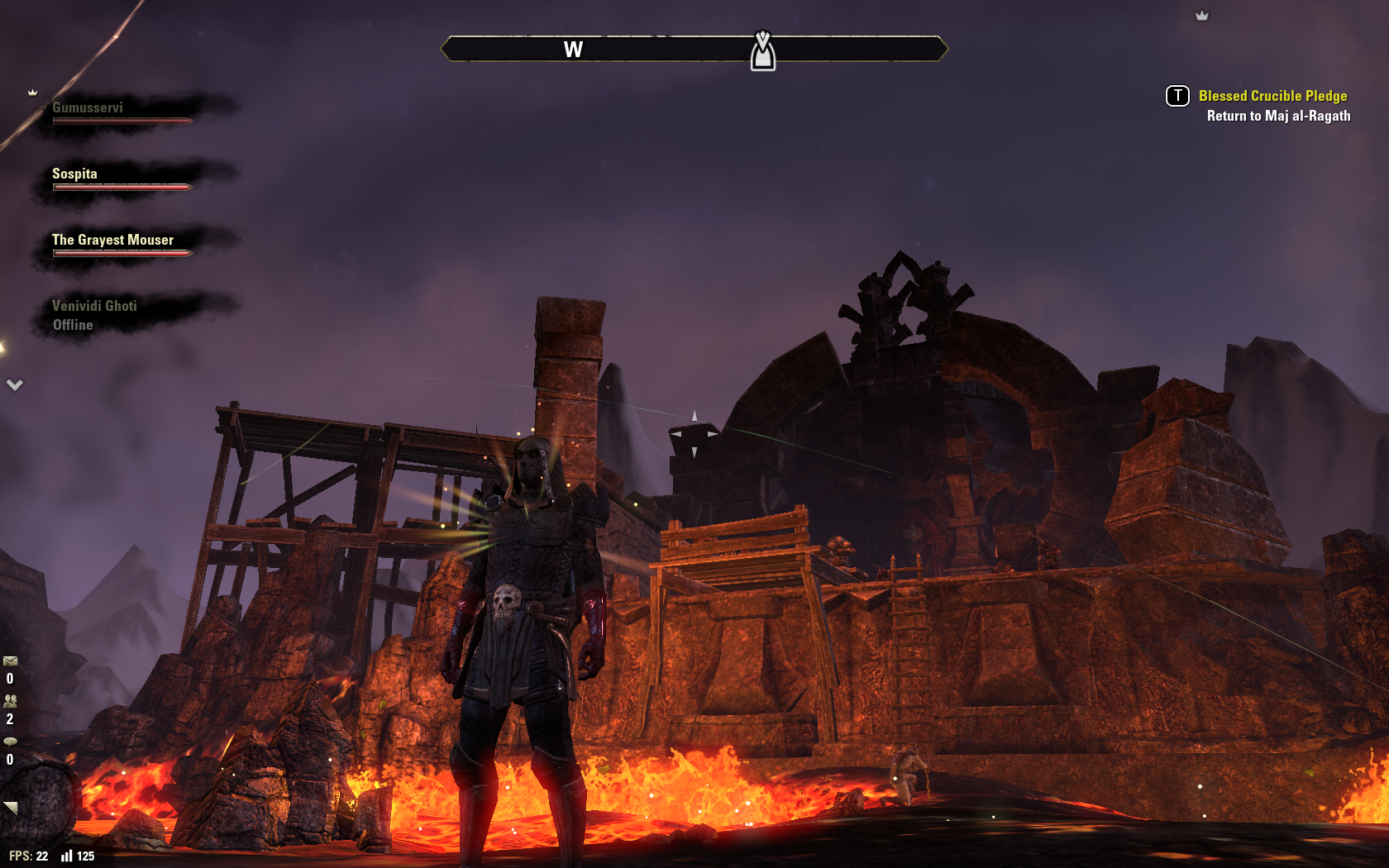Click the chat bubble notifications icon
Viewport: 1389px width, 868px height.
10,742
